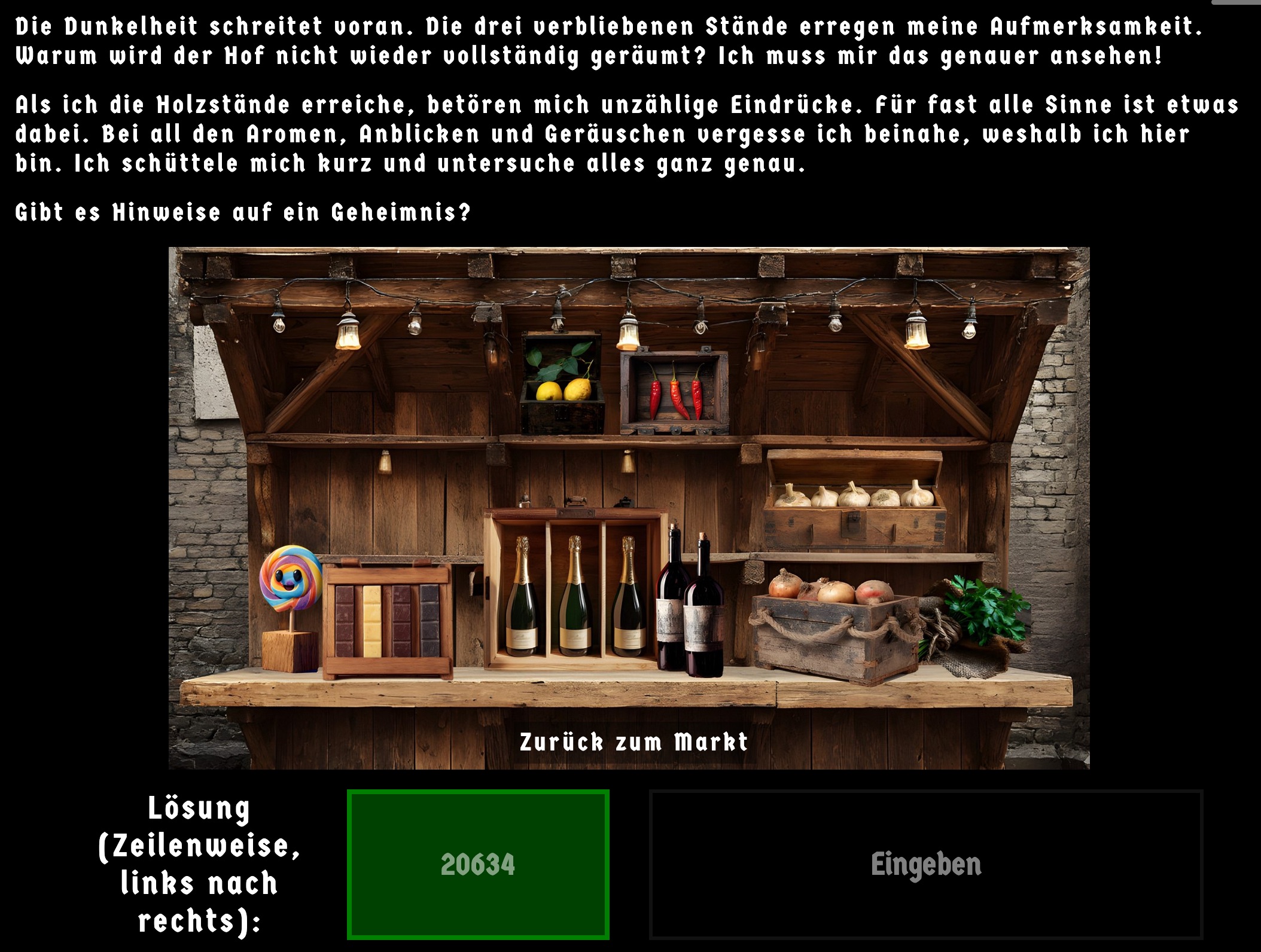The image size is (1261, 952).
Task: Submit the answer with the Eingeben button
Action: click(x=925, y=864)
